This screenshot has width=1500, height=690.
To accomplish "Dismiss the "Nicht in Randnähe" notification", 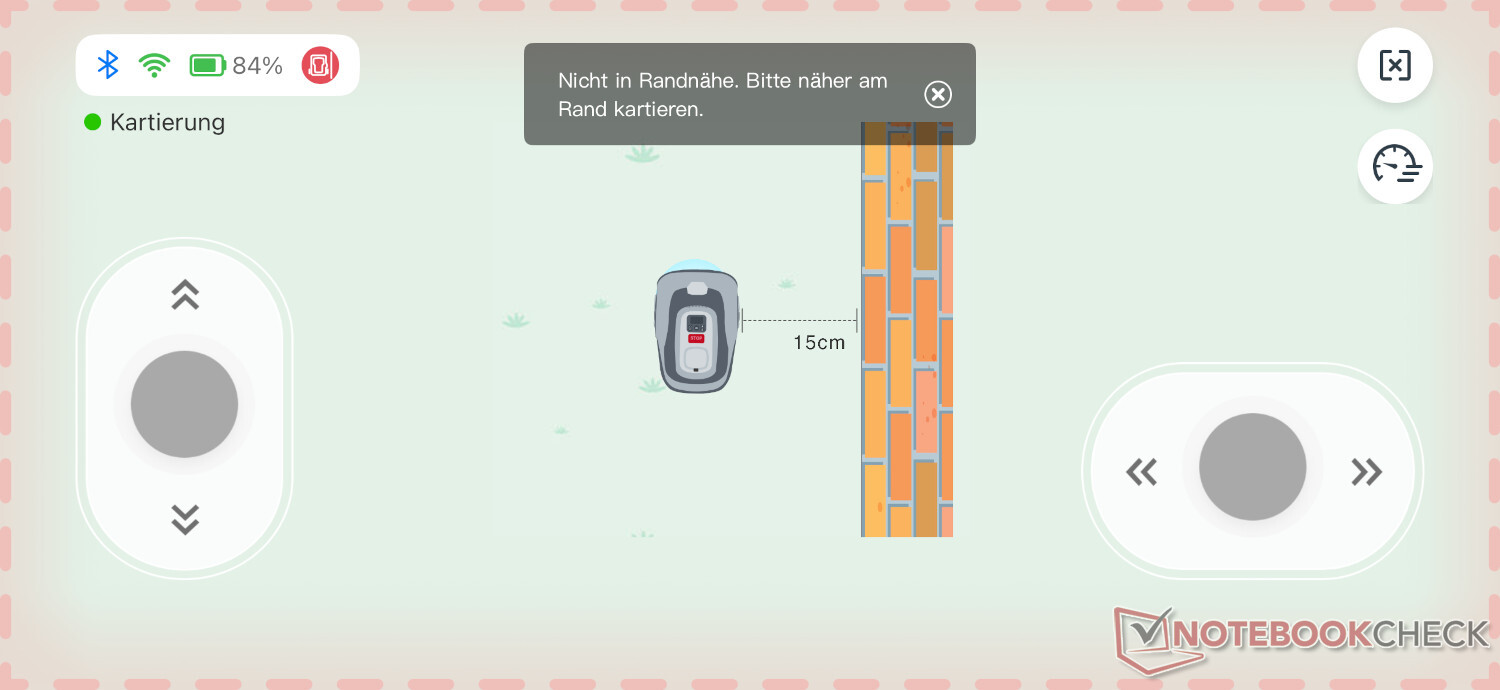I will pos(937,94).
